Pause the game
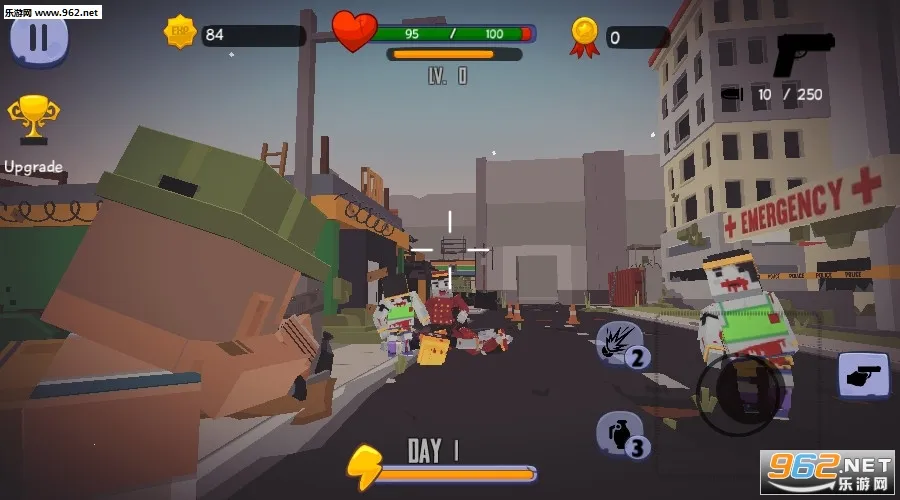The height and width of the screenshot is (500, 900). (38, 38)
